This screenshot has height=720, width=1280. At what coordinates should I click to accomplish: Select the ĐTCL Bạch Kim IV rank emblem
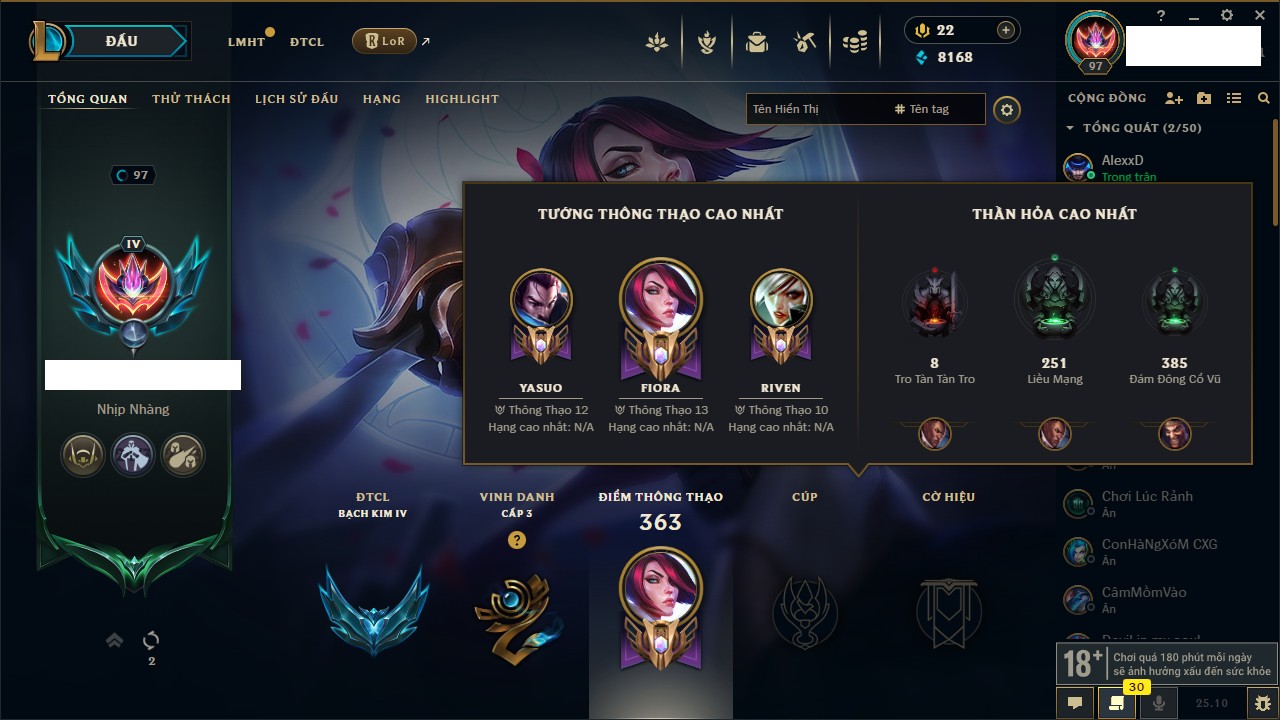(373, 610)
